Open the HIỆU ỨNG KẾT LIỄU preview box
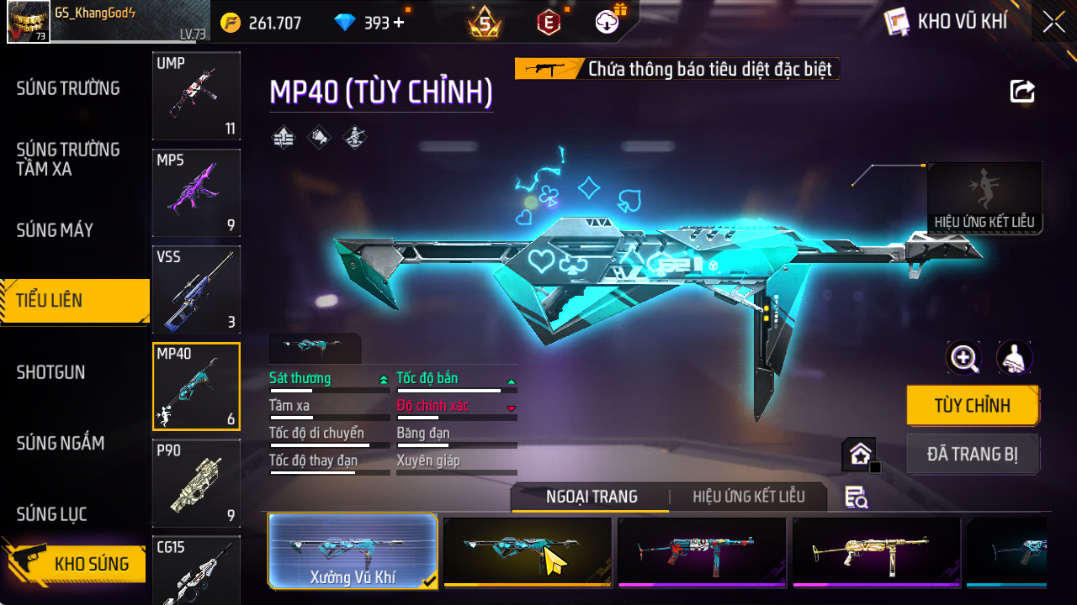The image size is (1077, 605). click(x=984, y=200)
